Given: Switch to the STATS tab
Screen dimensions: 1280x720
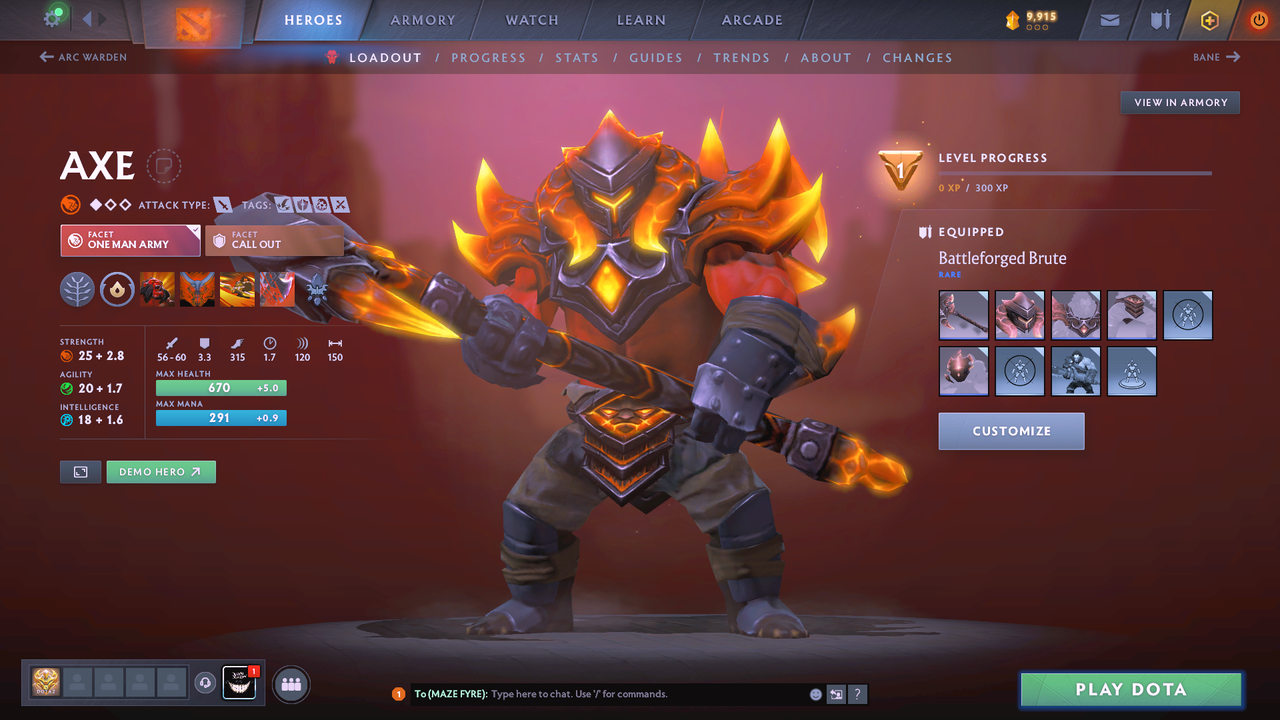Looking at the screenshot, I should pos(577,57).
